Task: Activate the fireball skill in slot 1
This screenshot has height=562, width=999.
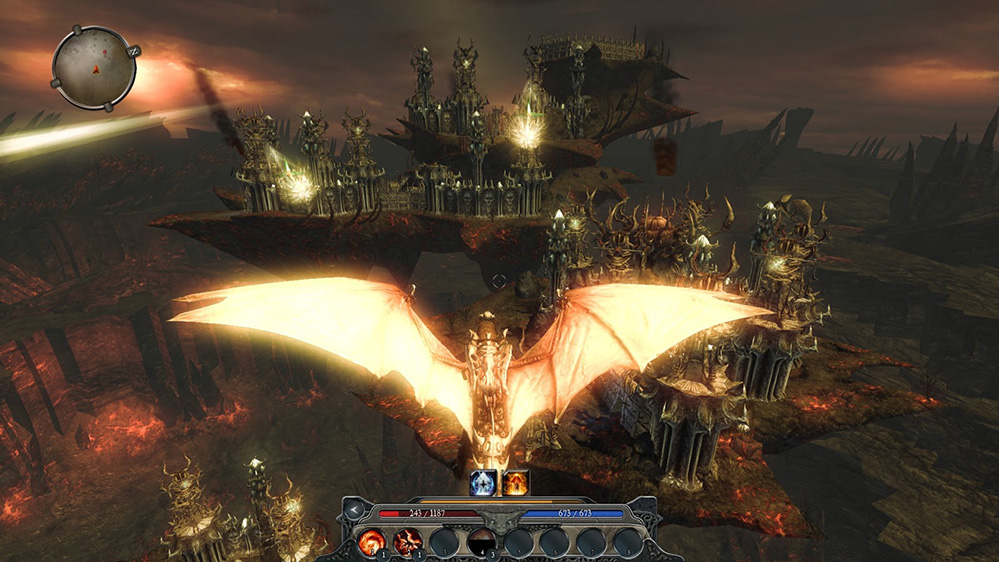Action: 372,542
